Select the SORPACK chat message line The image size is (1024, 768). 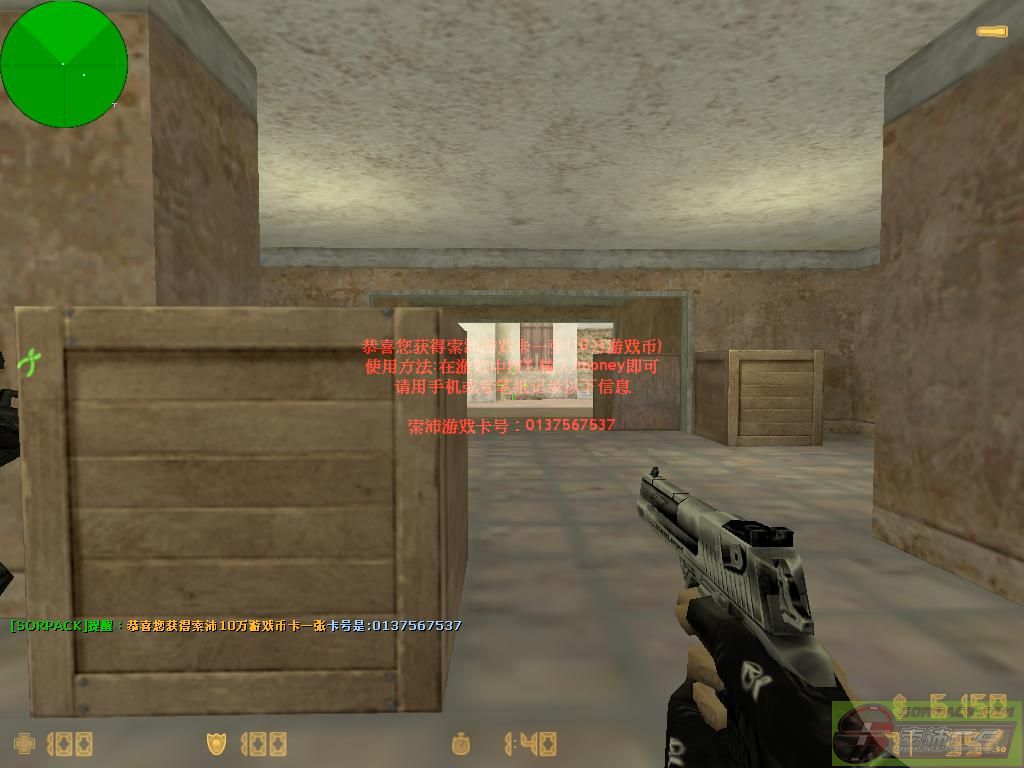(236, 626)
